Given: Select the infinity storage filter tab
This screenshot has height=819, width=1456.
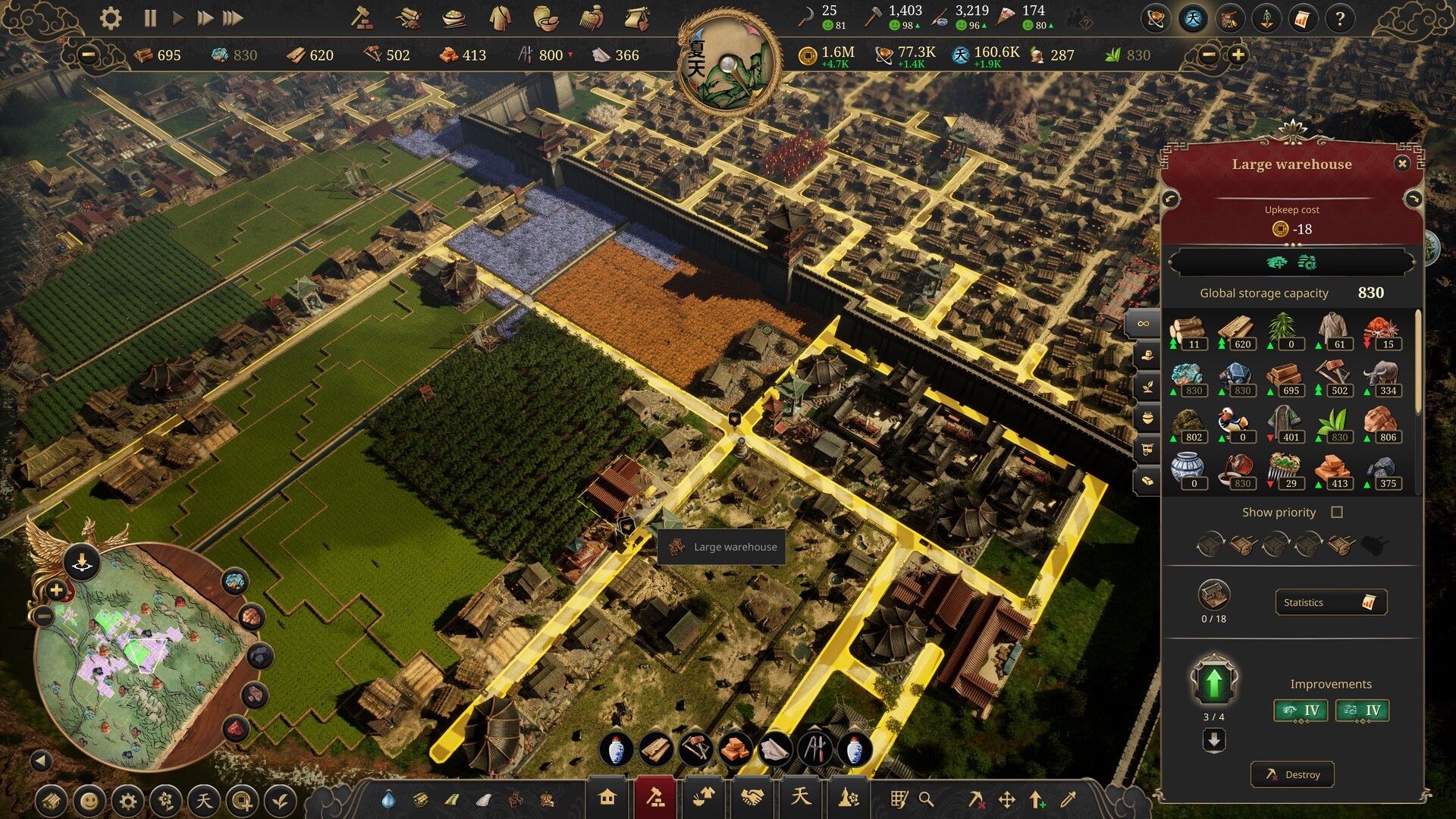Looking at the screenshot, I should click(1144, 324).
